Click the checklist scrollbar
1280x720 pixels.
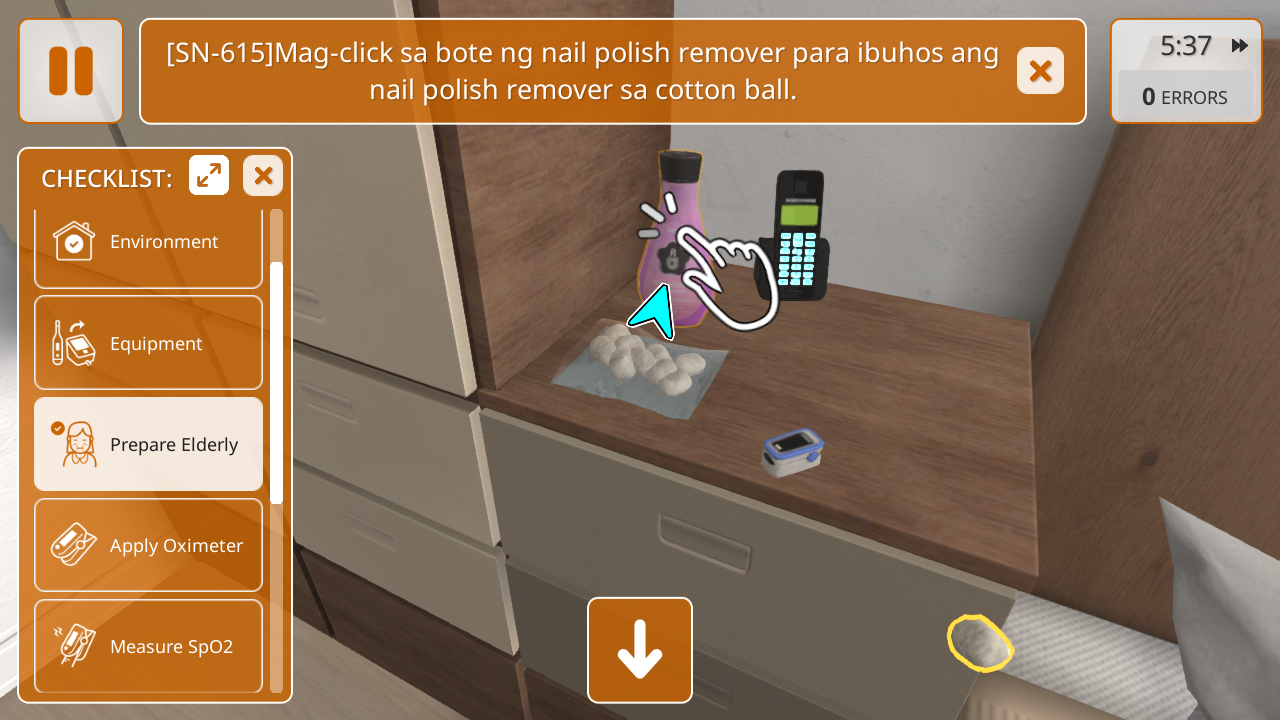tap(277, 380)
